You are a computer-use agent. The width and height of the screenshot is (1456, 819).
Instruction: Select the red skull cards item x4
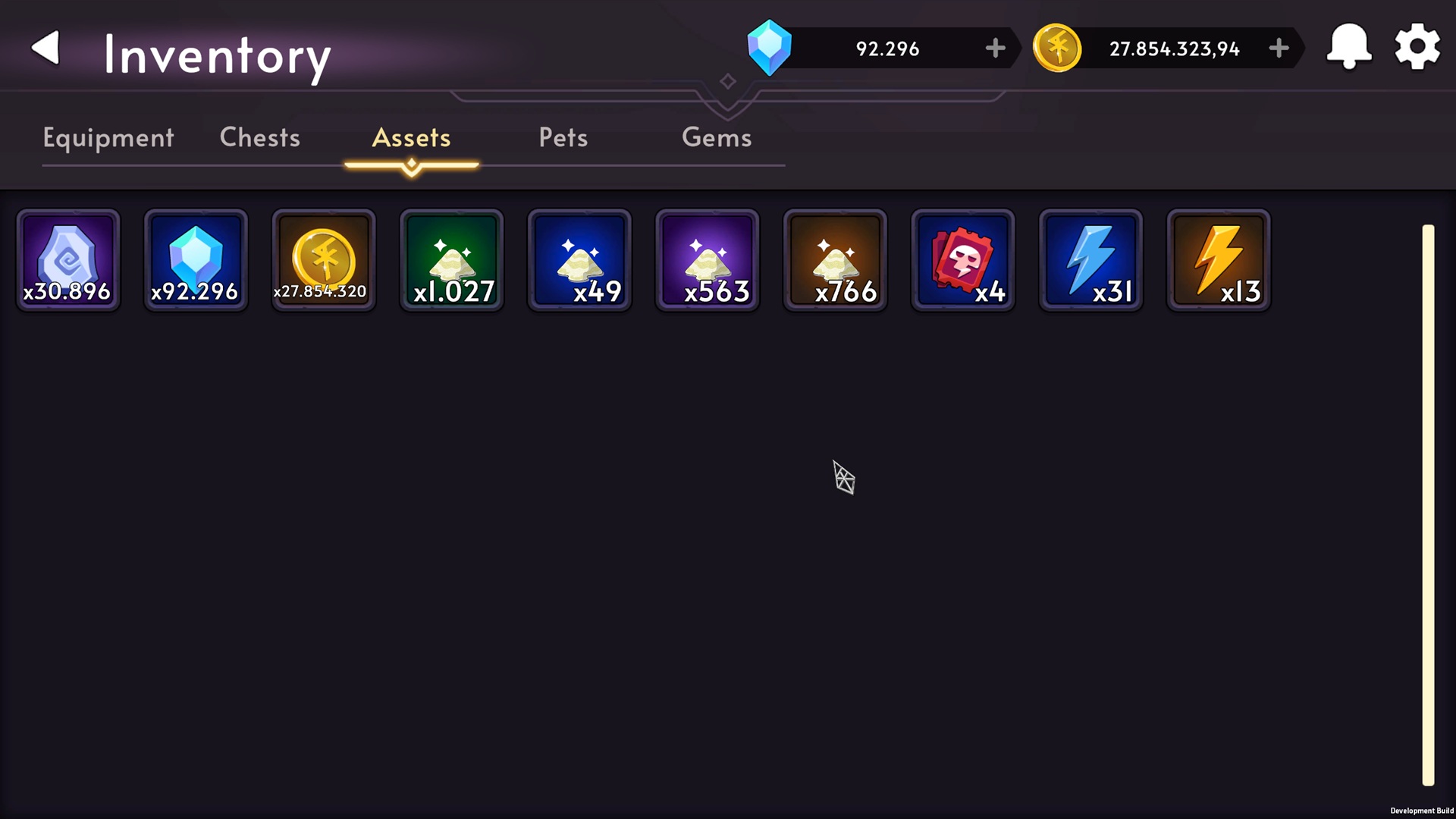(x=962, y=260)
